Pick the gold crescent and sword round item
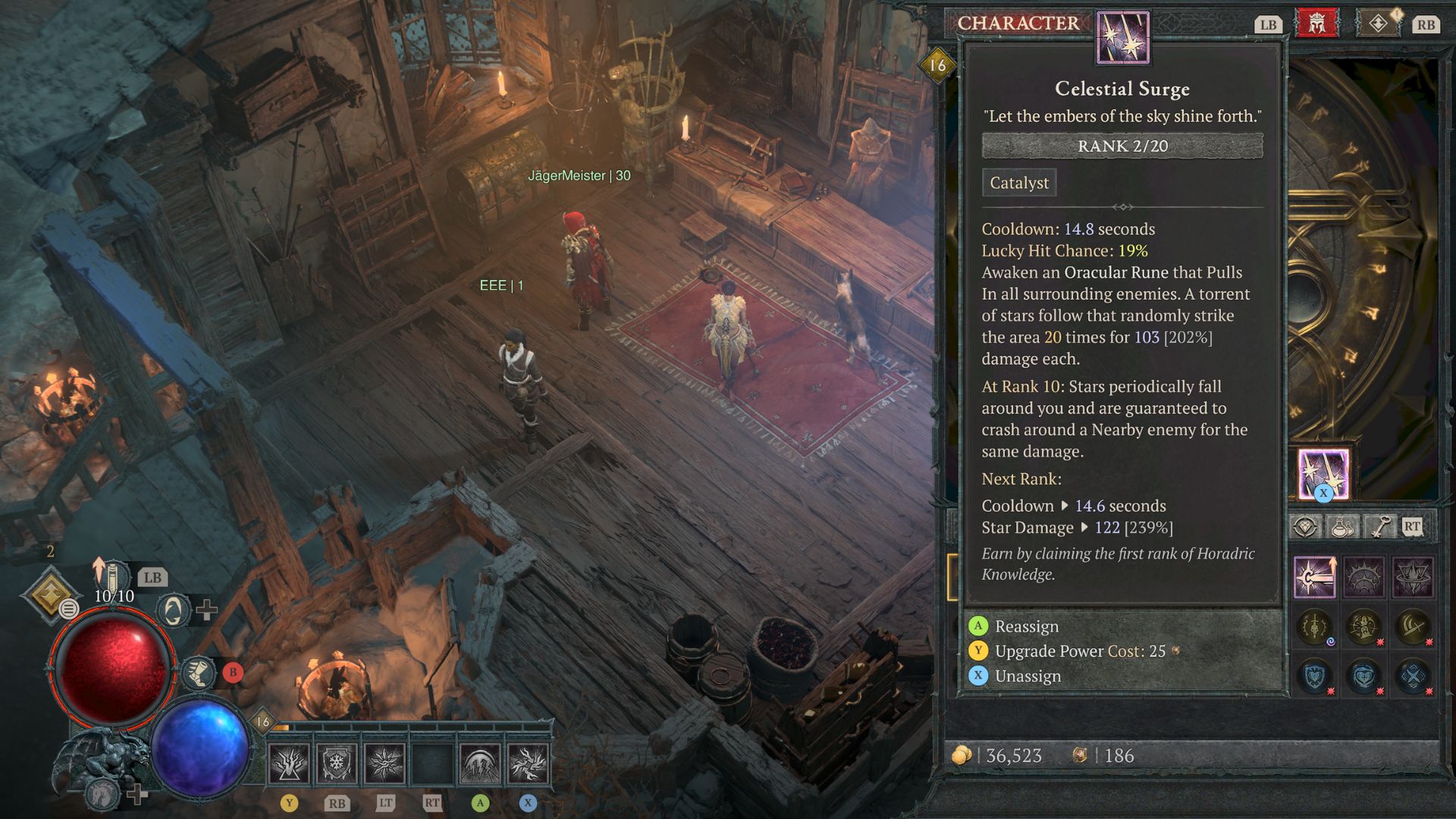This screenshot has width=1456, height=819. click(x=1413, y=627)
